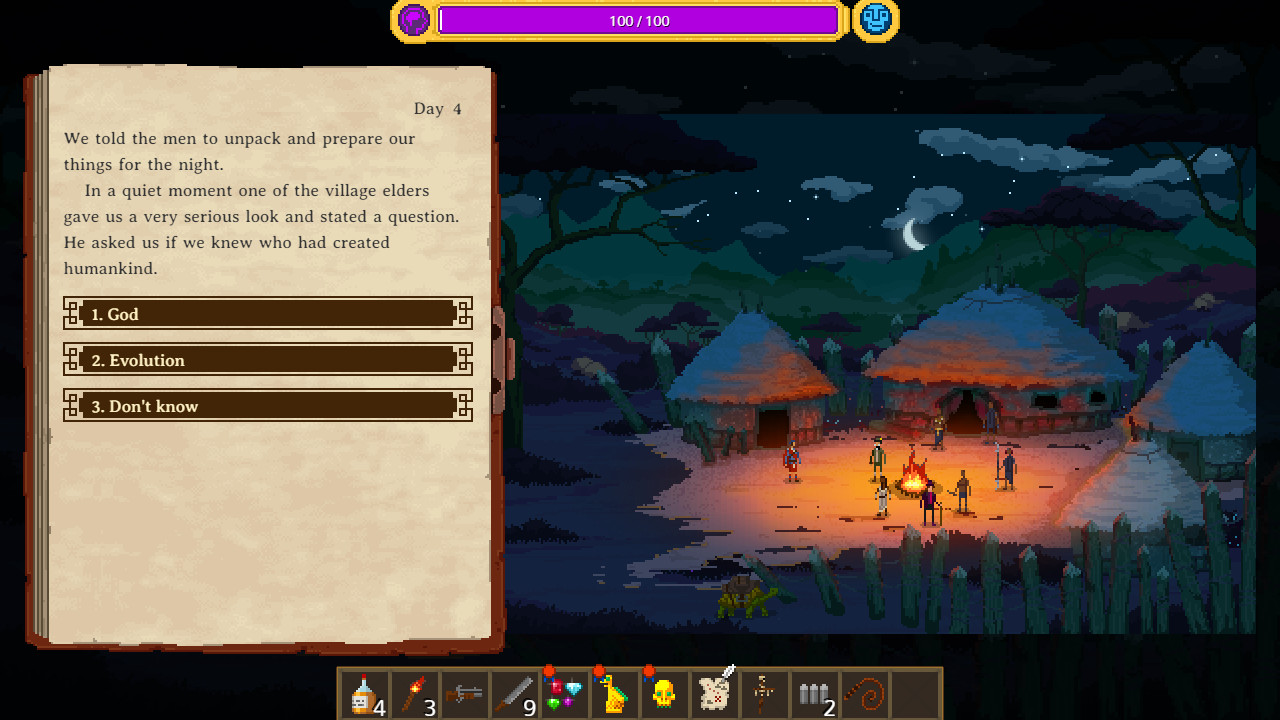This screenshot has height=720, width=1280.
Task: Choose the "3. Don't know" dialogue answer
Action: (267, 405)
